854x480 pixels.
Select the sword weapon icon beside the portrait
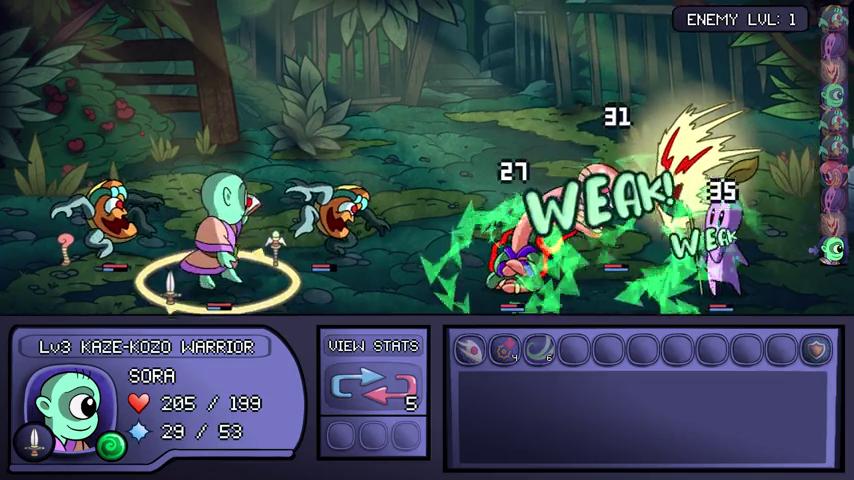34,440
